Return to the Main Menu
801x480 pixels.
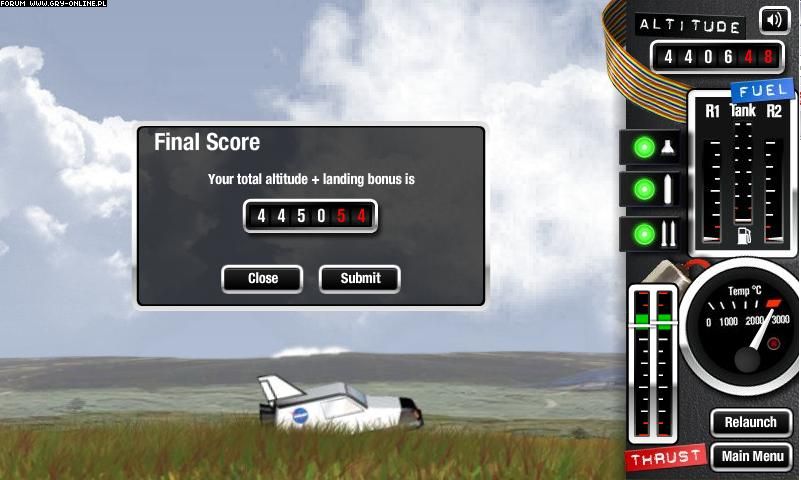click(x=752, y=457)
